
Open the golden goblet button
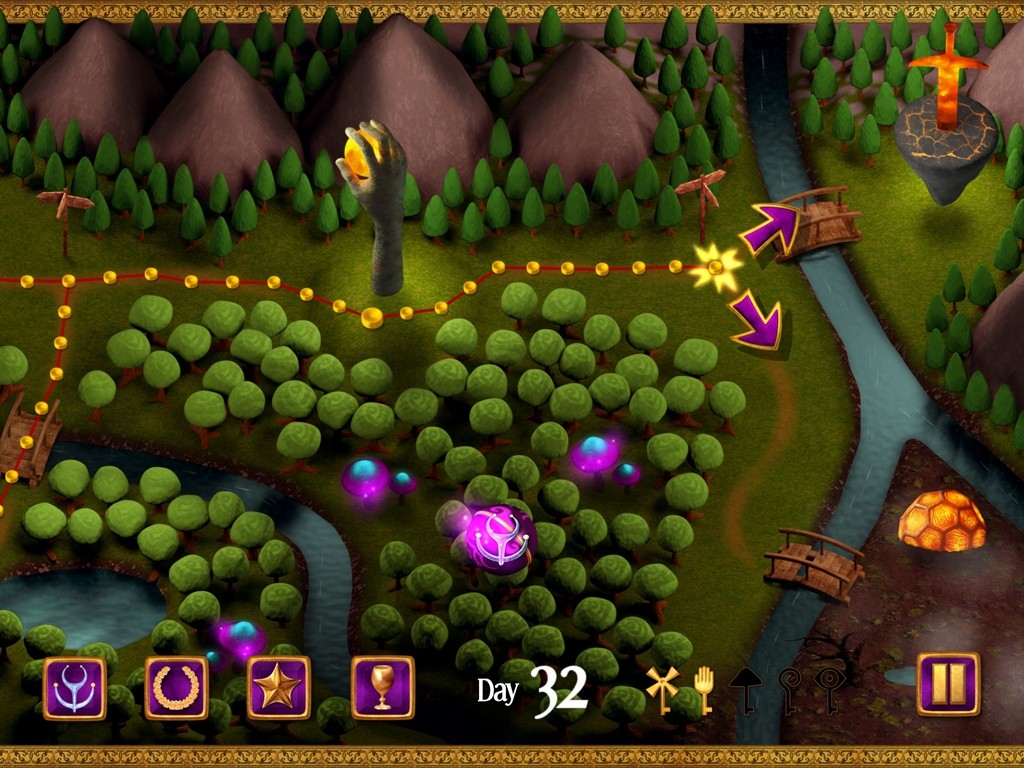pyautogui.click(x=382, y=688)
